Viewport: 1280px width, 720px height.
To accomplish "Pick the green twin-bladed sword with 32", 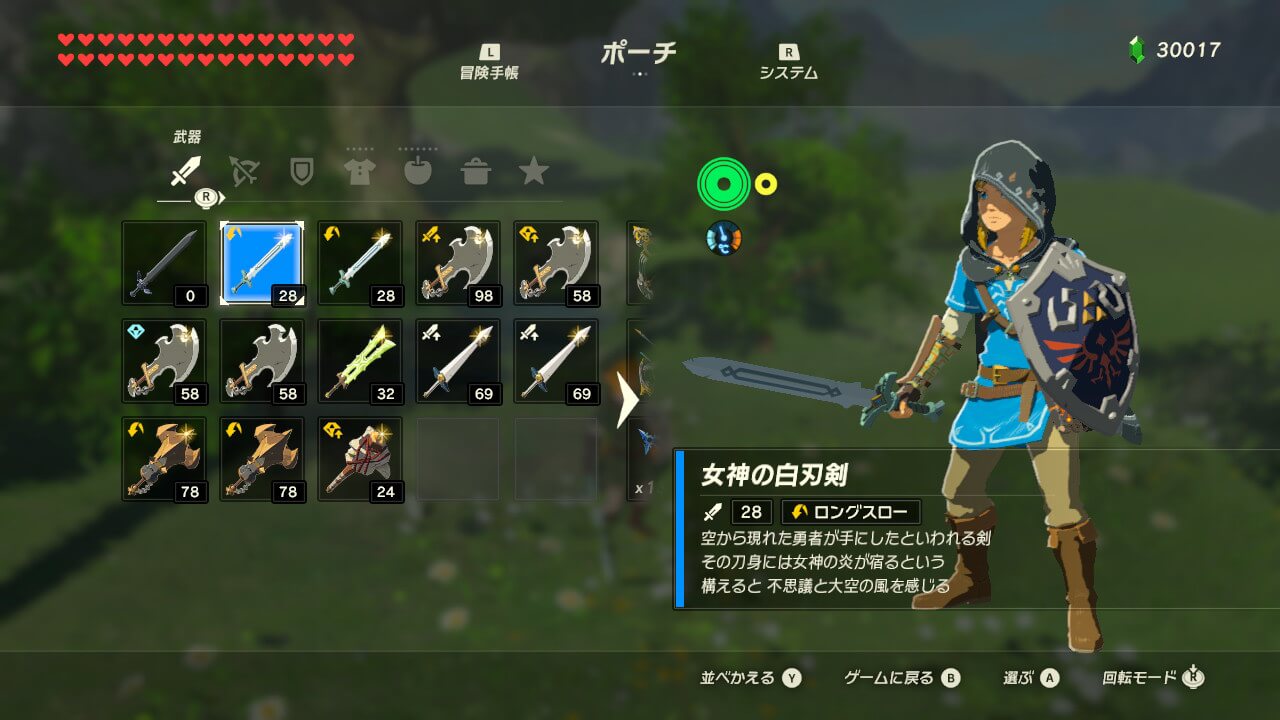I will click(360, 361).
